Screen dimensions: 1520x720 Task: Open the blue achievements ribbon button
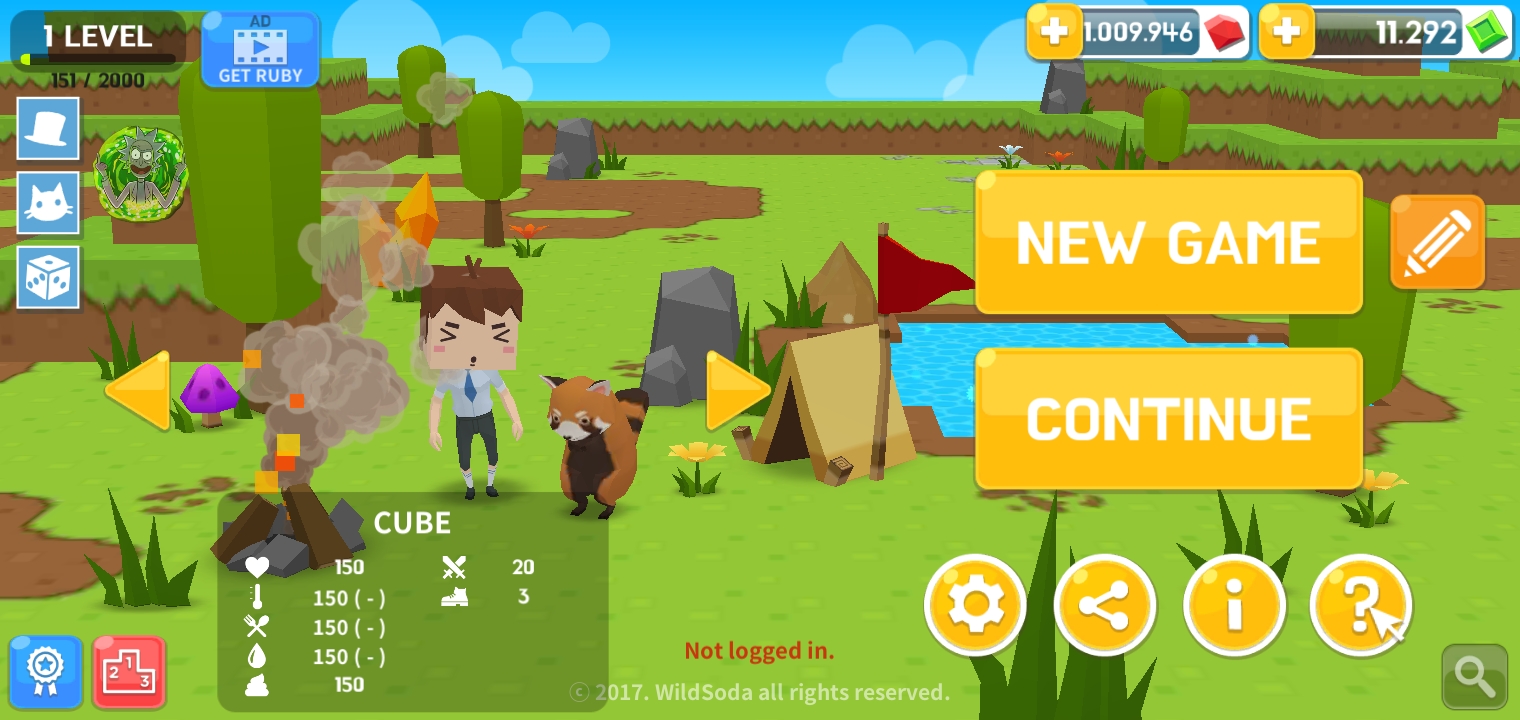(x=46, y=672)
